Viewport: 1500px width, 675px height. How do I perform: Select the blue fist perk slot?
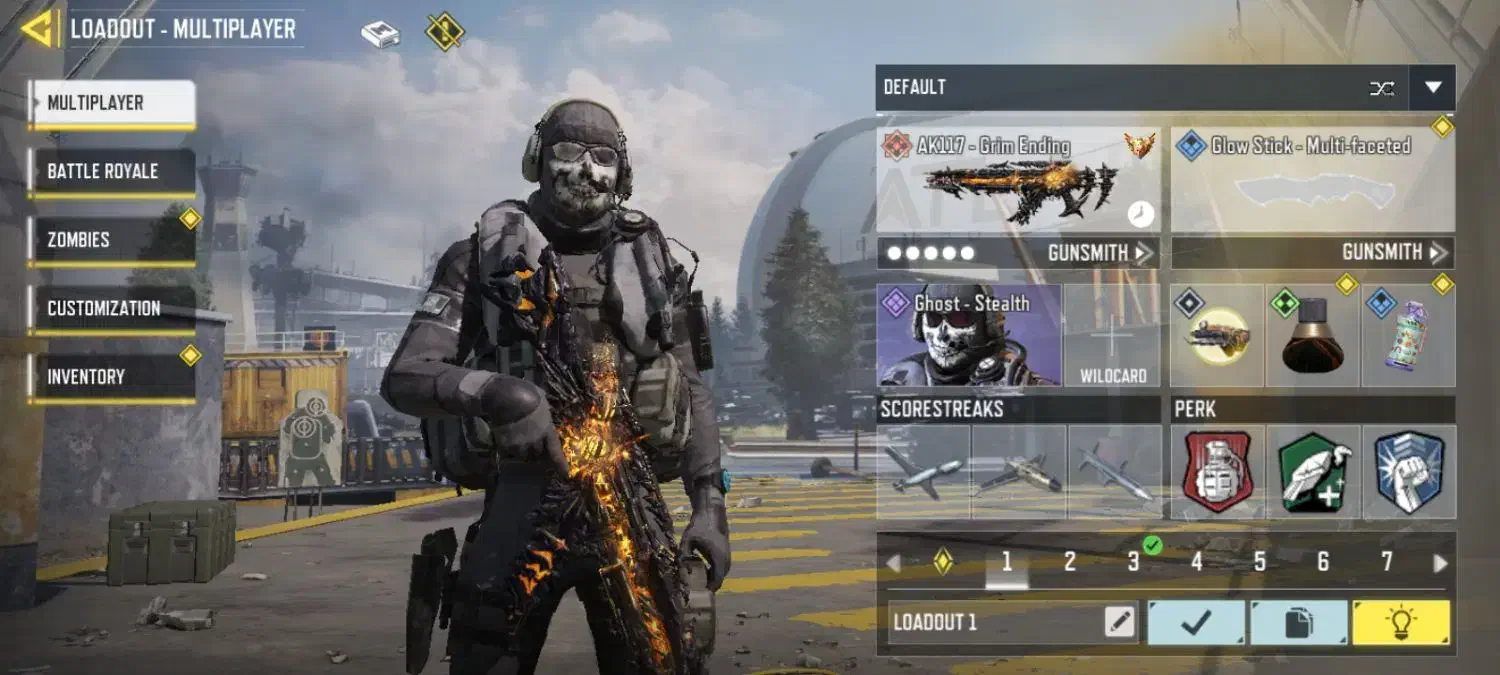coord(1409,472)
